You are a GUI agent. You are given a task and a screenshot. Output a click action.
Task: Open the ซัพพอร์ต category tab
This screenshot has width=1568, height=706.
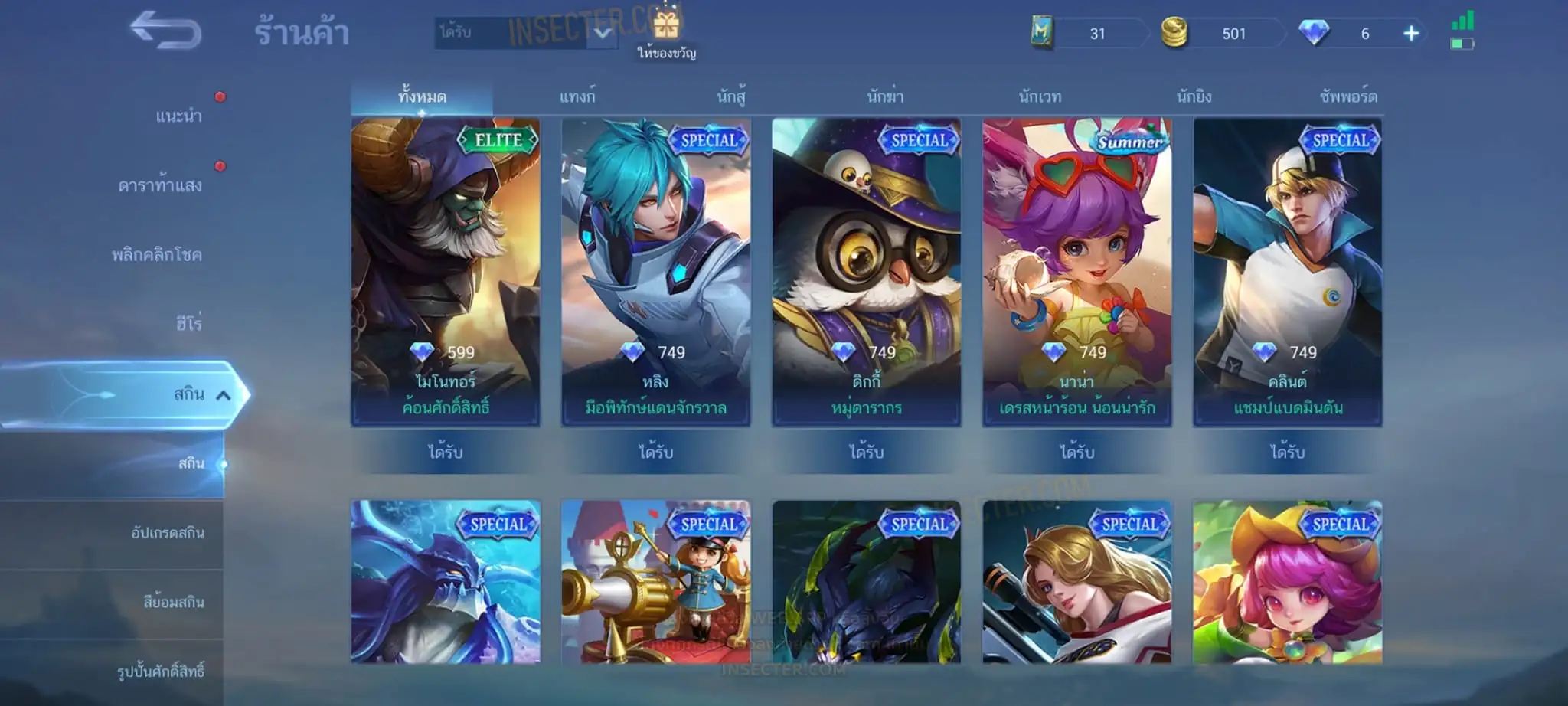pyautogui.click(x=1348, y=97)
